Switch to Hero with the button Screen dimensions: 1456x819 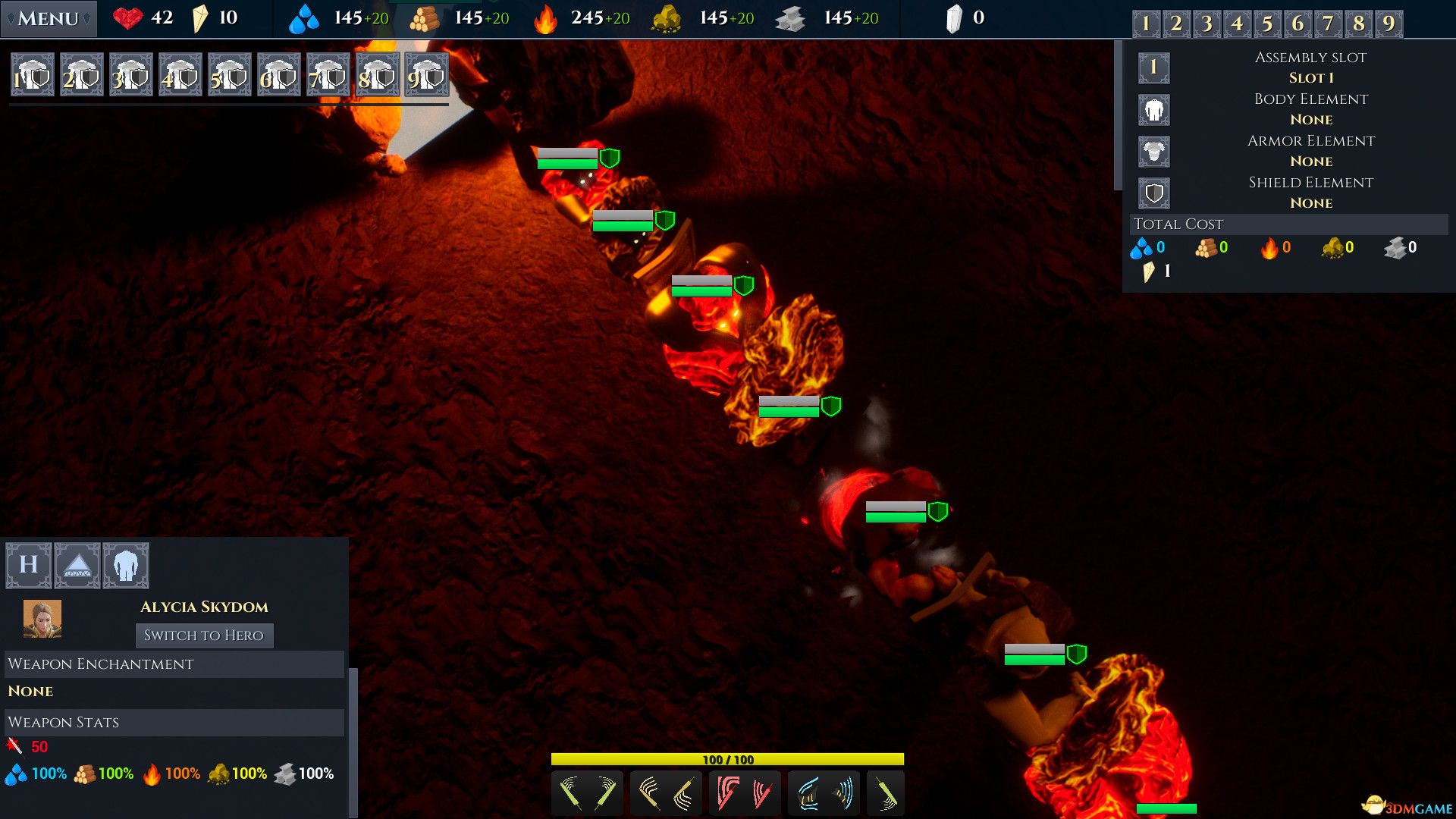pyautogui.click(x=204, y=635)
